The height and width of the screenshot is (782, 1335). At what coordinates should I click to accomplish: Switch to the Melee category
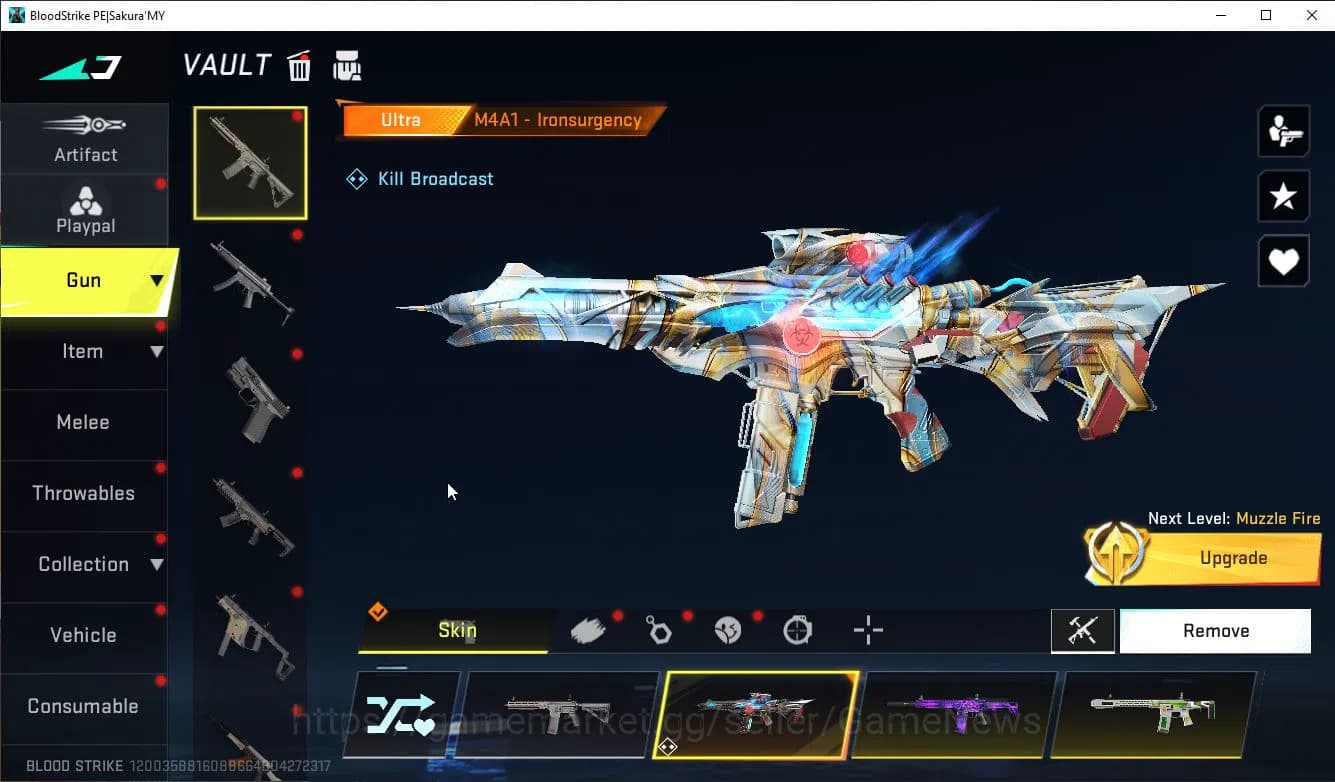[83, 423]
